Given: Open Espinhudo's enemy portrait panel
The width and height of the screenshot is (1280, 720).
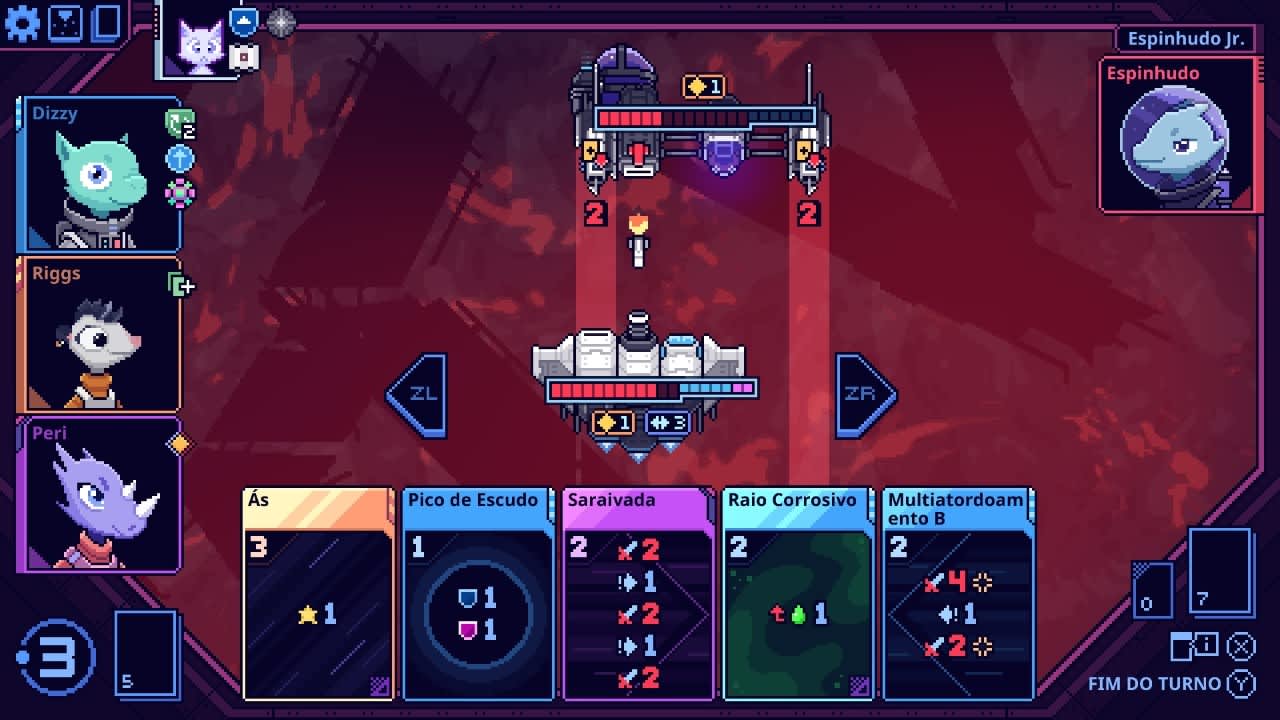Looking at the screenshot, I should point(1177,135).
